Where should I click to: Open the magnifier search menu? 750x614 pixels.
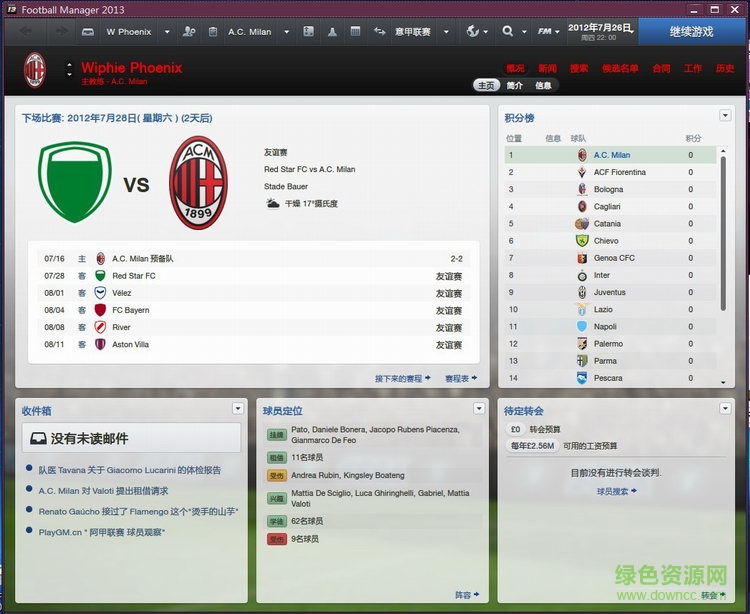click(514, 32)
